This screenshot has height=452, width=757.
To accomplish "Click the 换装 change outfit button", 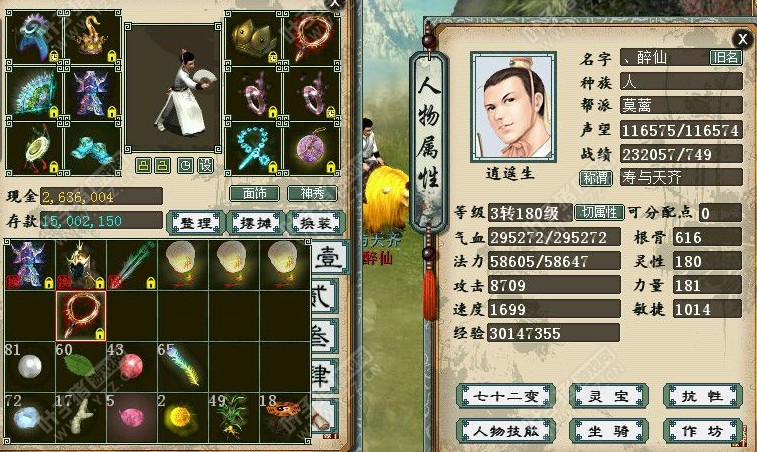I will tap(311, 222).
